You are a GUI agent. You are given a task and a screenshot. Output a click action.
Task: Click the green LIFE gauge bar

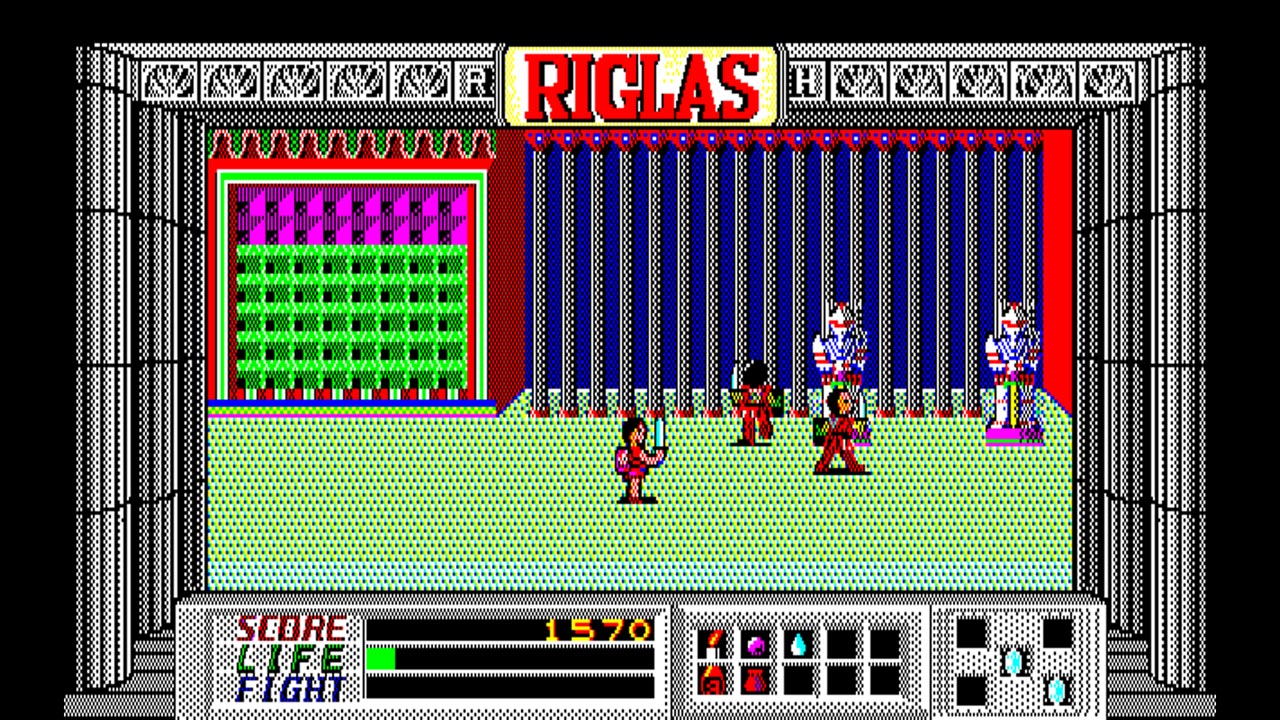tap(382, 660)
